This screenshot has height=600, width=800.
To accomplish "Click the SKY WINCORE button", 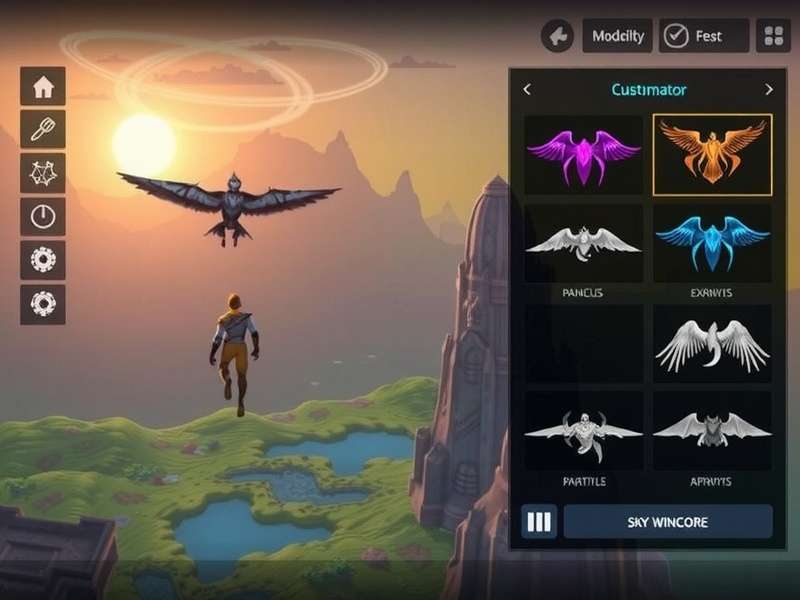I will tap(668, 522).
